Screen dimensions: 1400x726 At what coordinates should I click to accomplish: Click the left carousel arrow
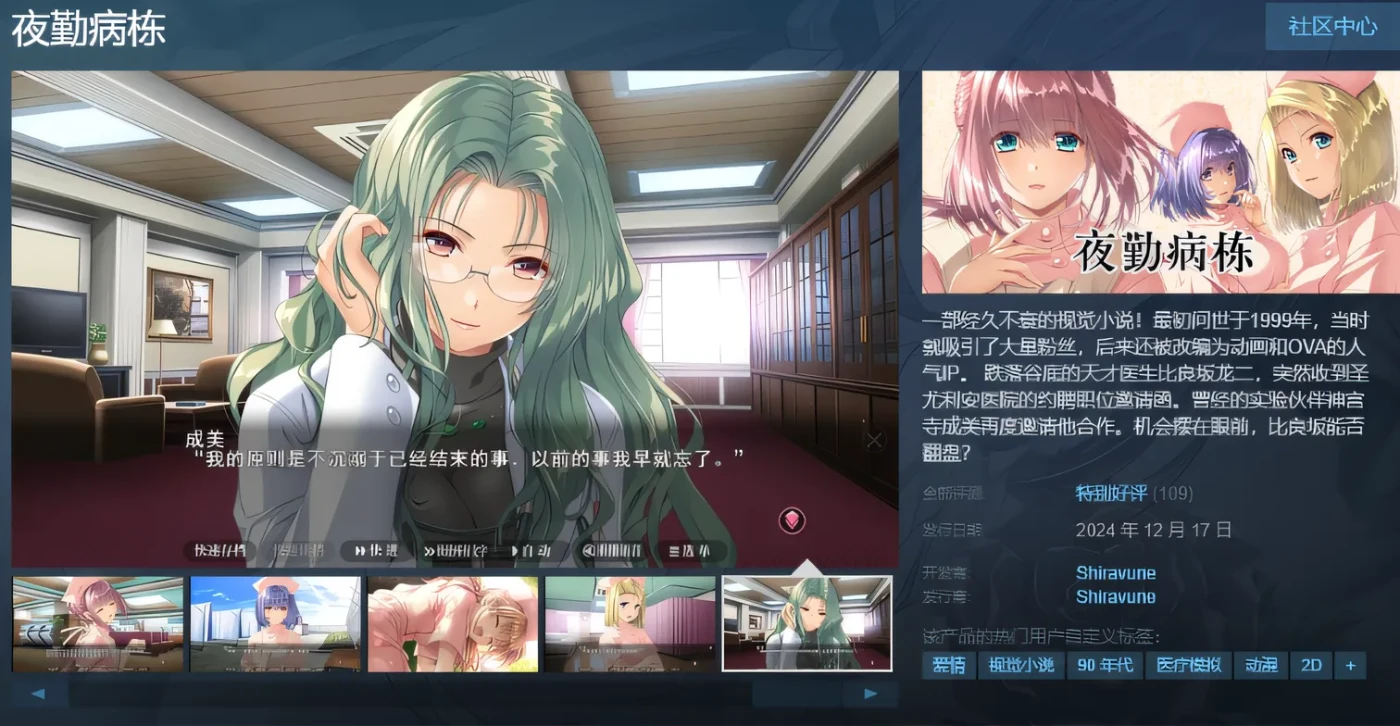pyautogui.click(x=38, y=692)
